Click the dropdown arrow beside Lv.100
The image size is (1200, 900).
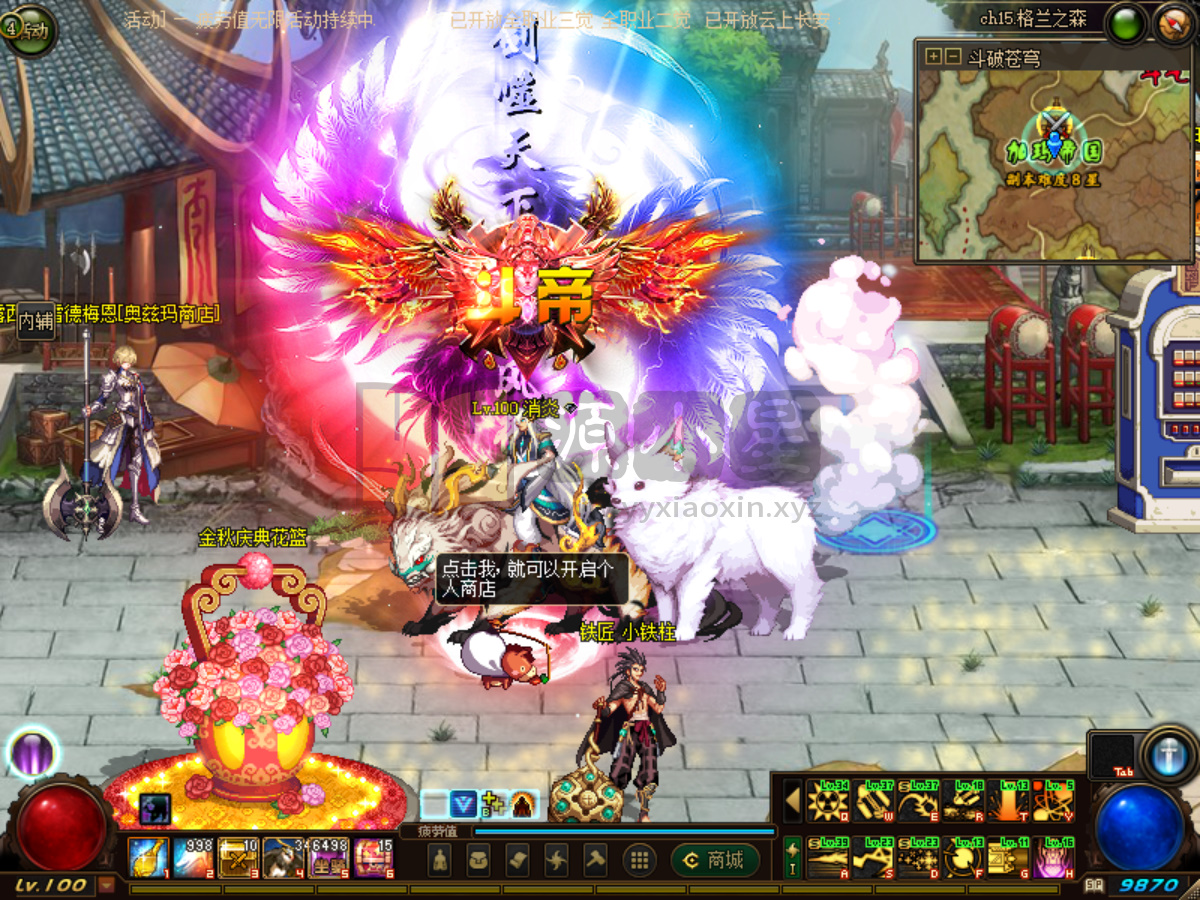[x=106, y=885]
